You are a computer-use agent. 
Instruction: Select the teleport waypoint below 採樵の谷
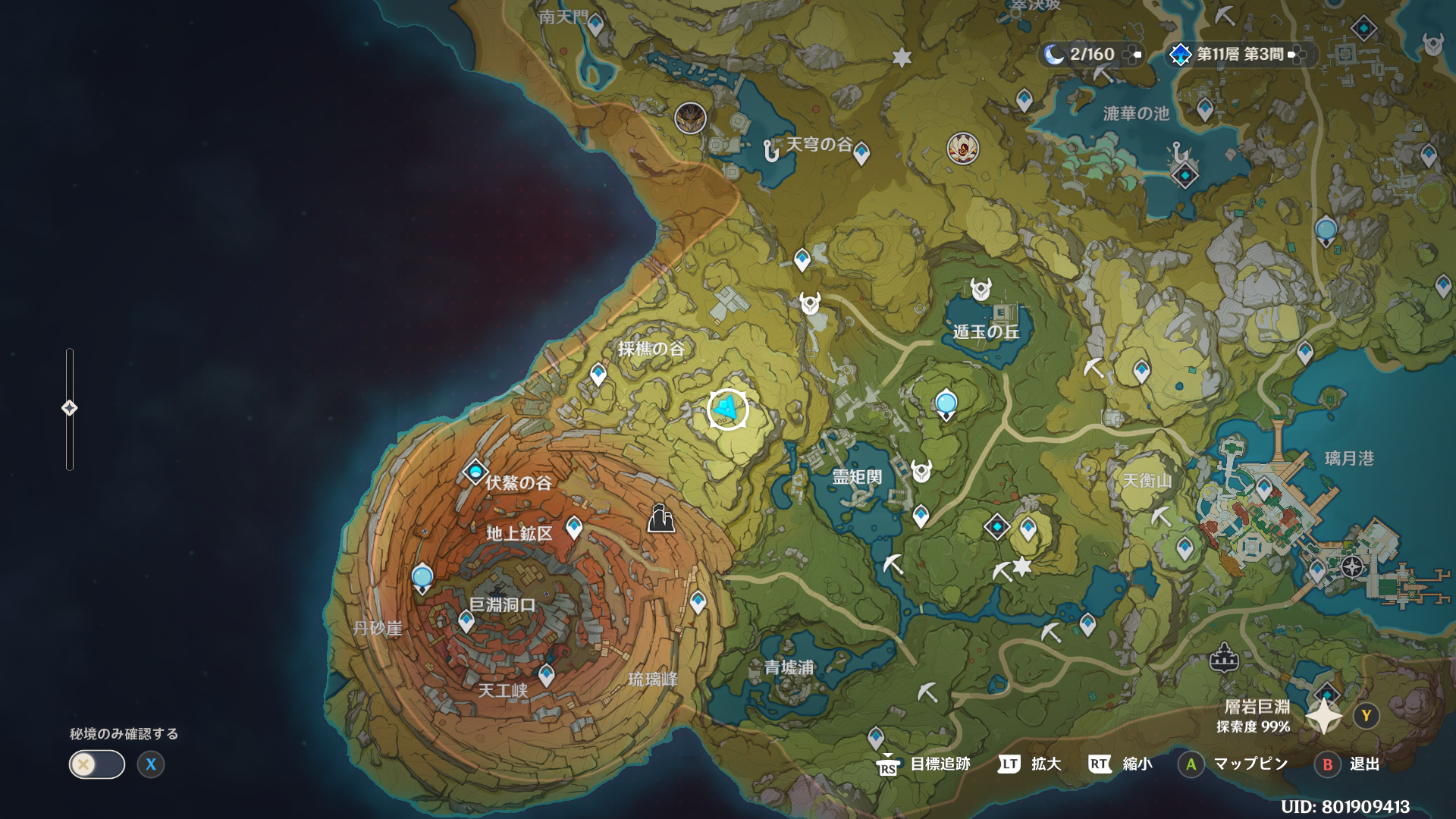click(598, 374)
